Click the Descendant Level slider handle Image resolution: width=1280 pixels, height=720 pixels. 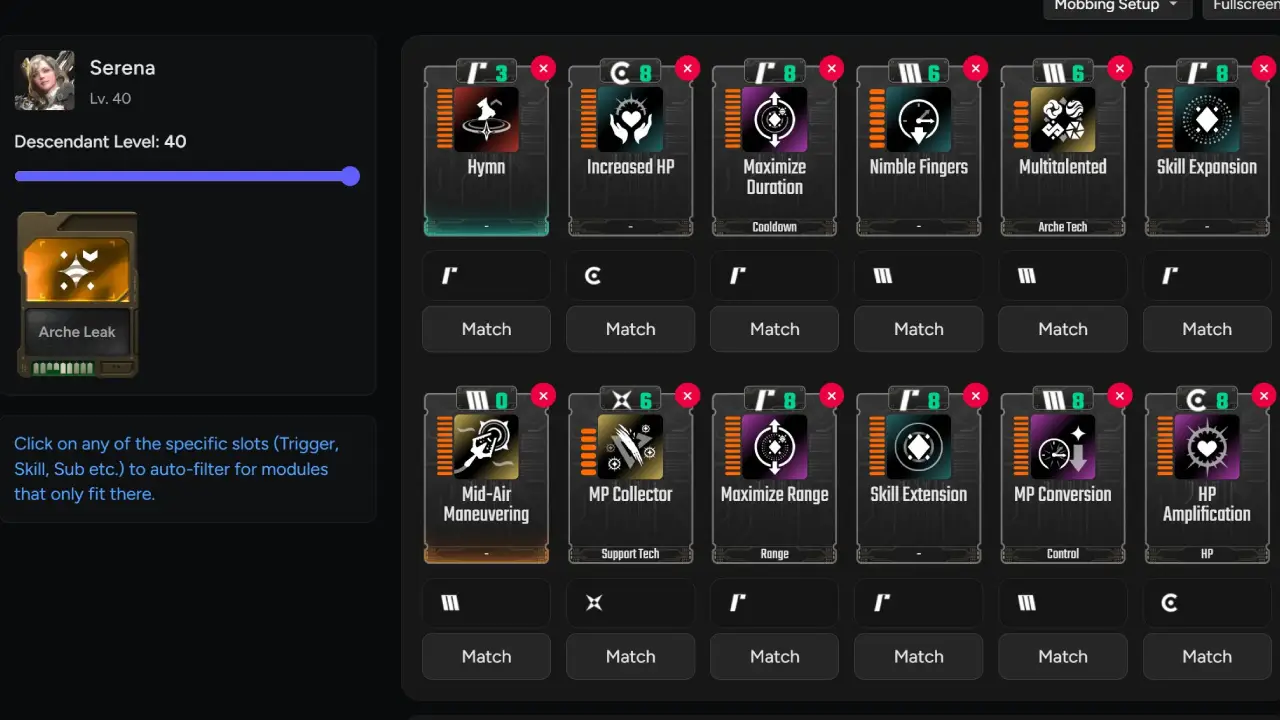coord(350,177)
